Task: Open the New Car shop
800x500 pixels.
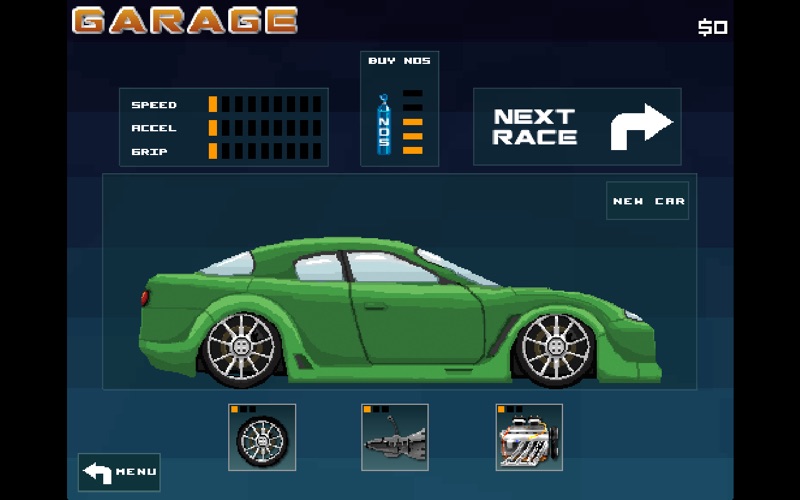Action: tap(648, 201)
